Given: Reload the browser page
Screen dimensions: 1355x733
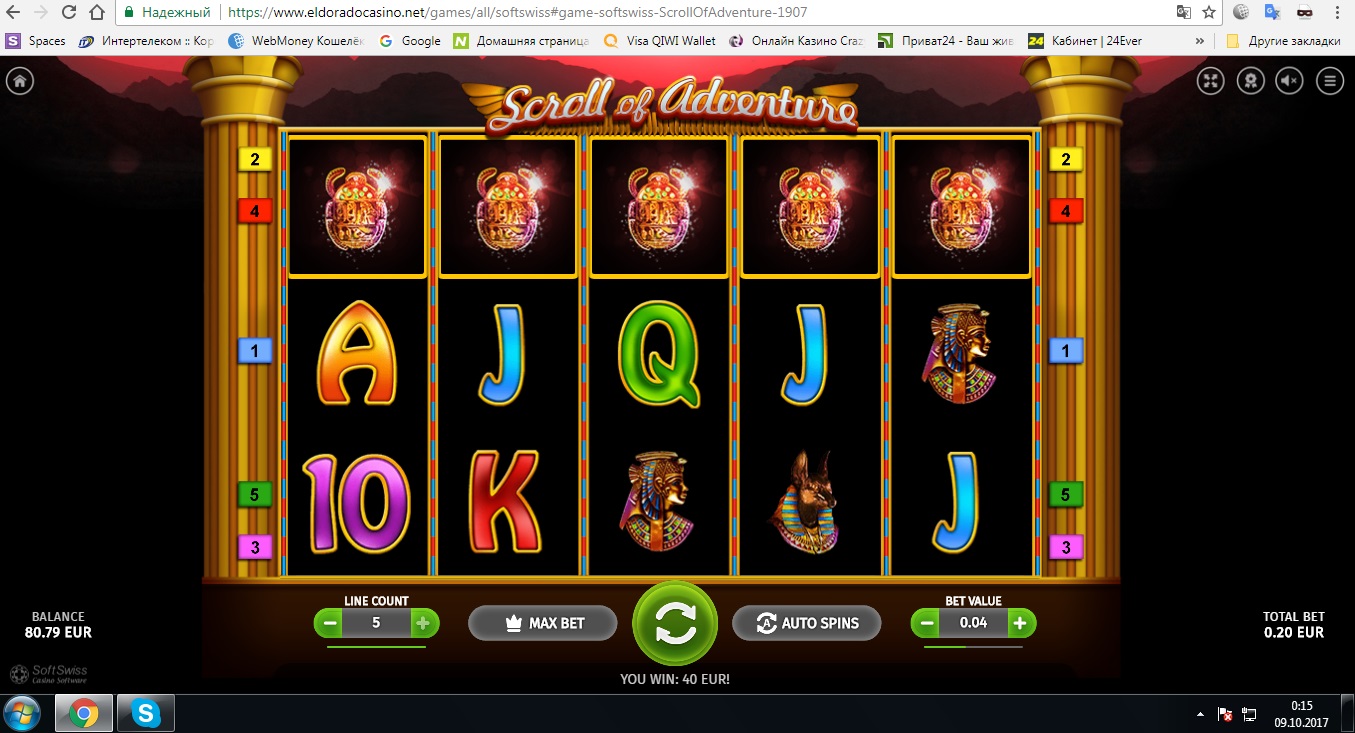Looking at the screenshot, I should (69, 13).
